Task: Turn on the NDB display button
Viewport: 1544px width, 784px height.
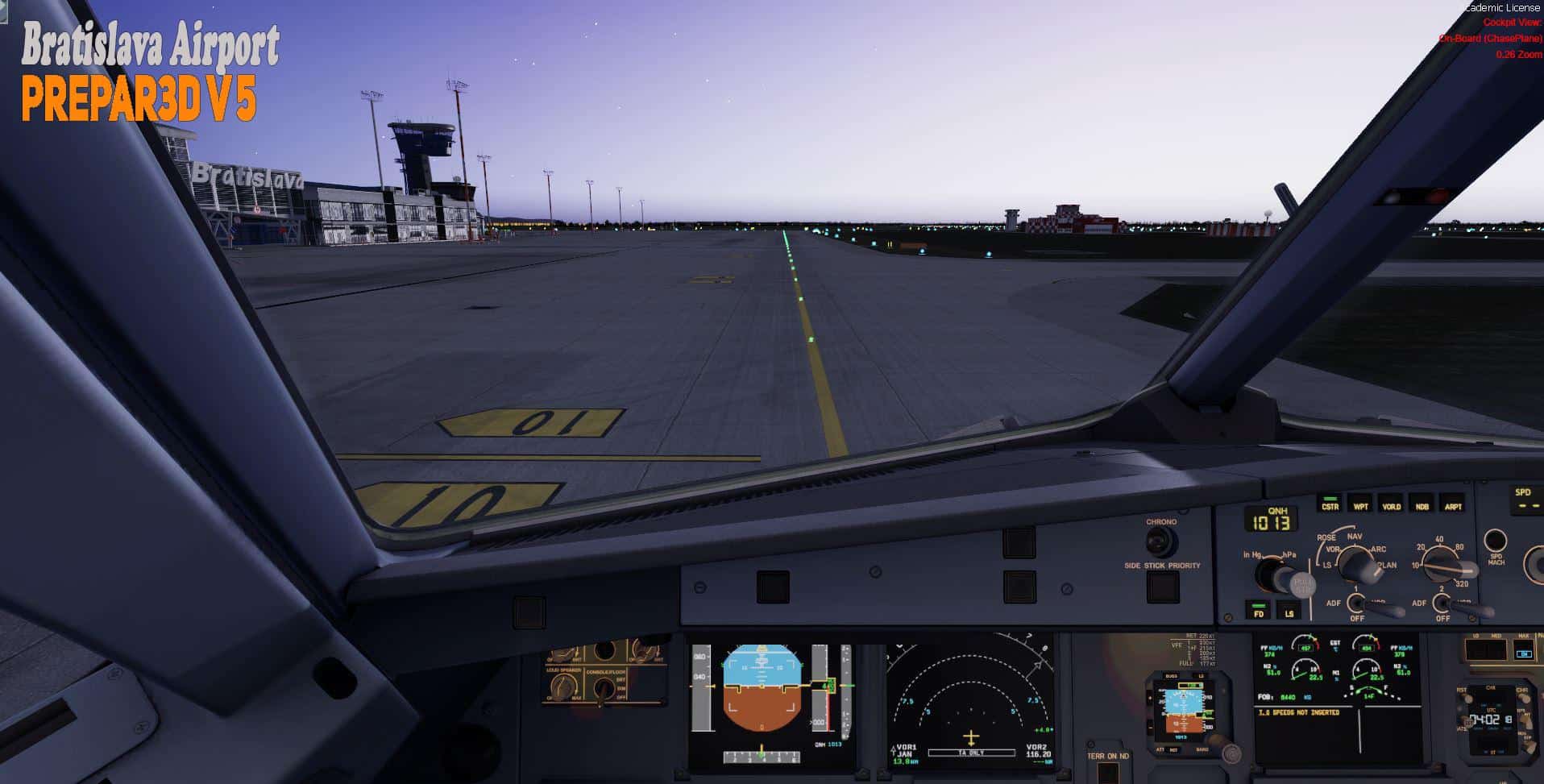Action: pyautogui.click(x=1422, y=505)
